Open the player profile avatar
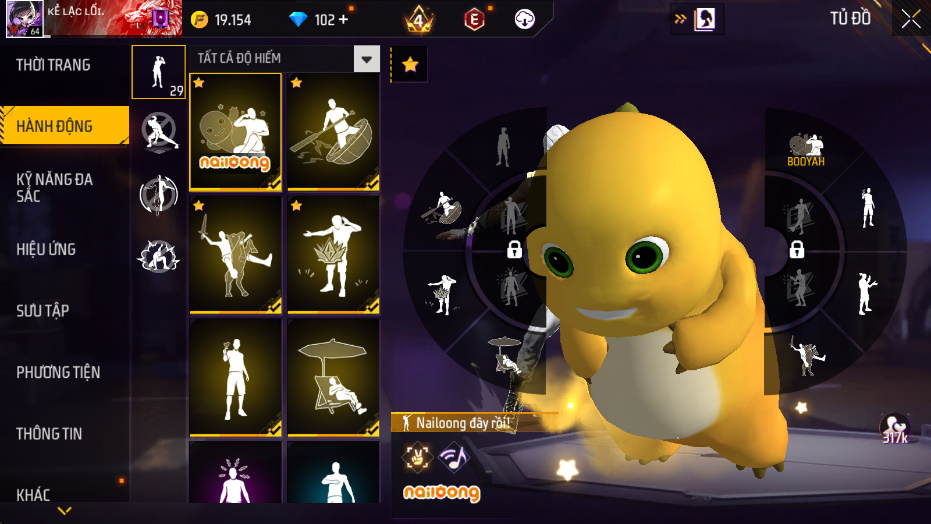This screenshot has width=931, height=524. [x=23, y=18]
